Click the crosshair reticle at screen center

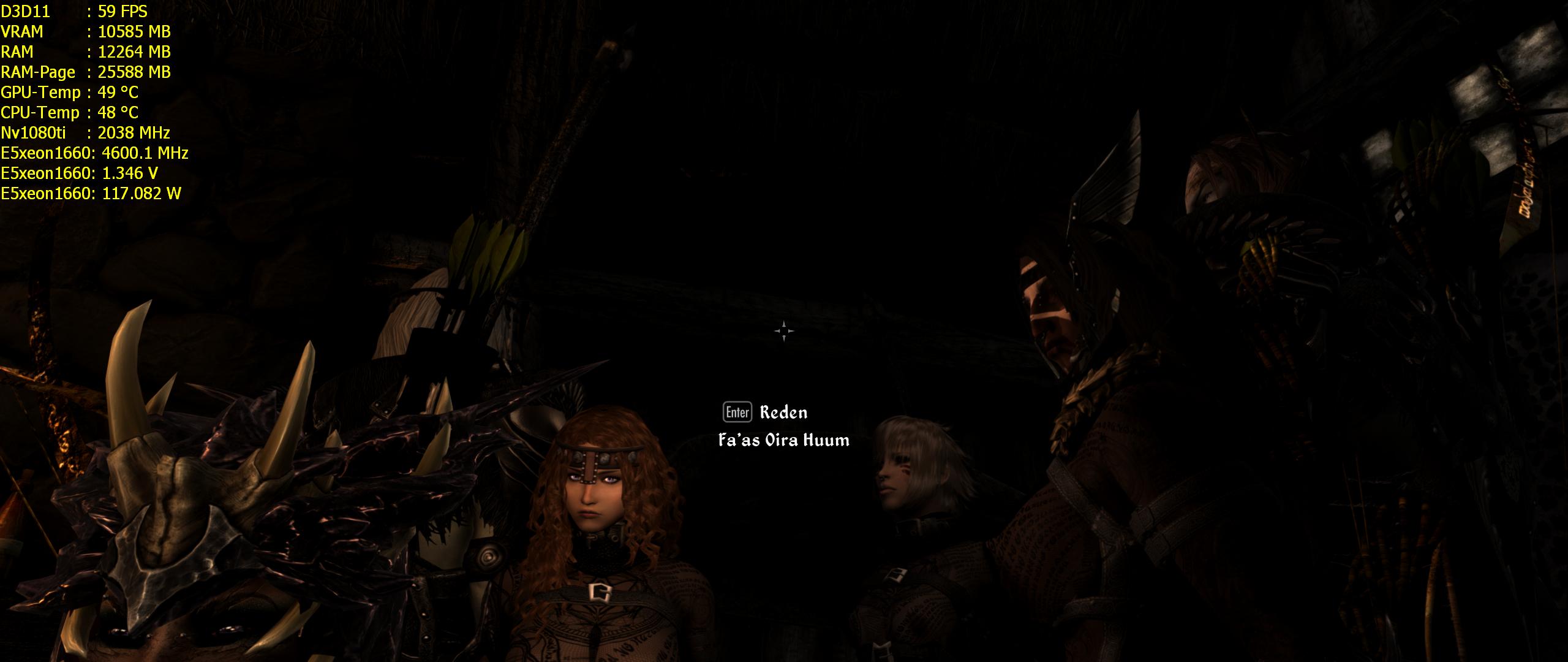(784, 330)
